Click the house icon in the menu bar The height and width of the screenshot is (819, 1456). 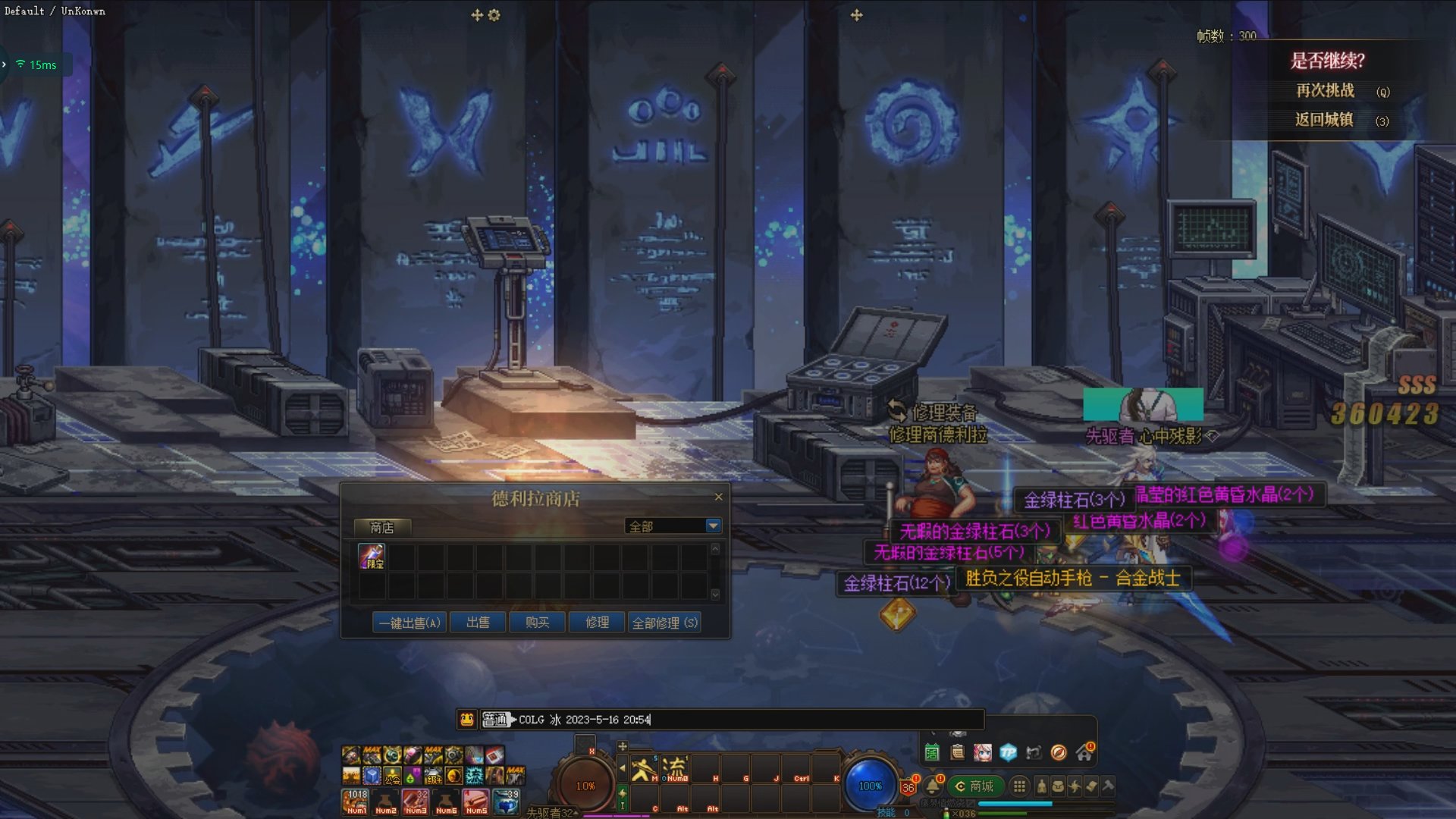[x=1084, y=752]
